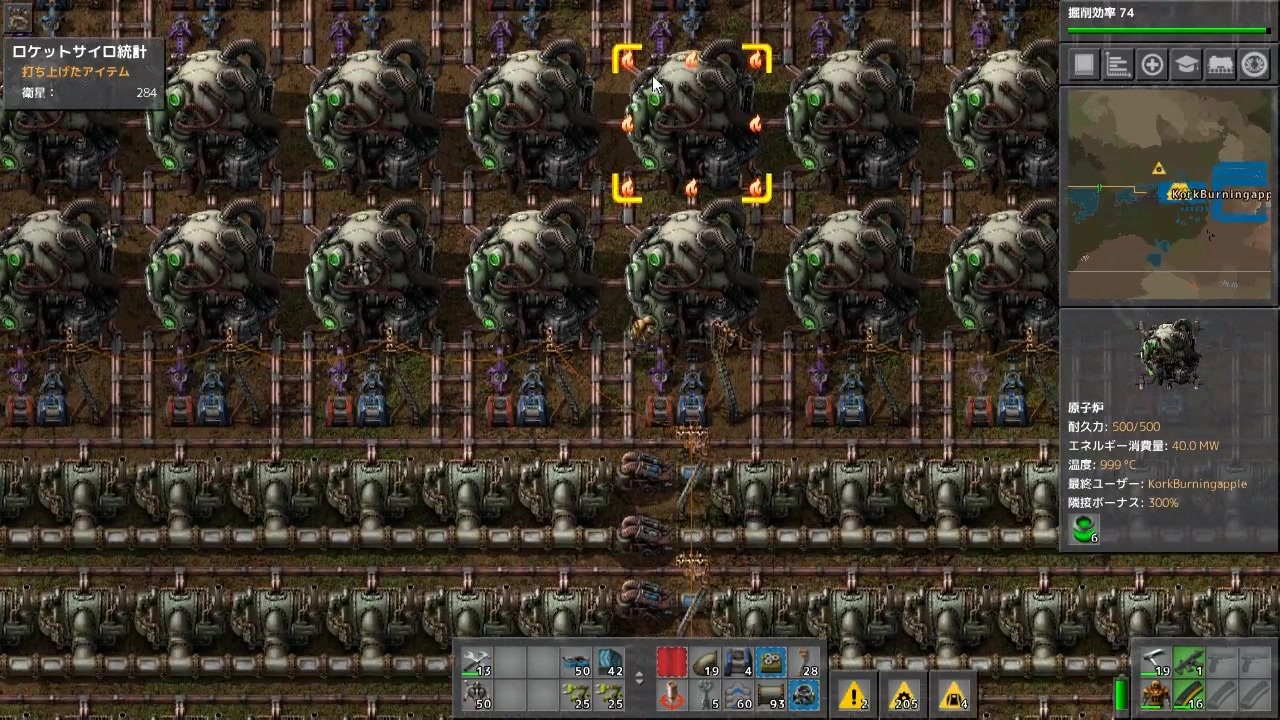Viewport: 1280px width, 720px height.
Task: Select the repair pack in the quickbar
Action: (x=475, y=663)
